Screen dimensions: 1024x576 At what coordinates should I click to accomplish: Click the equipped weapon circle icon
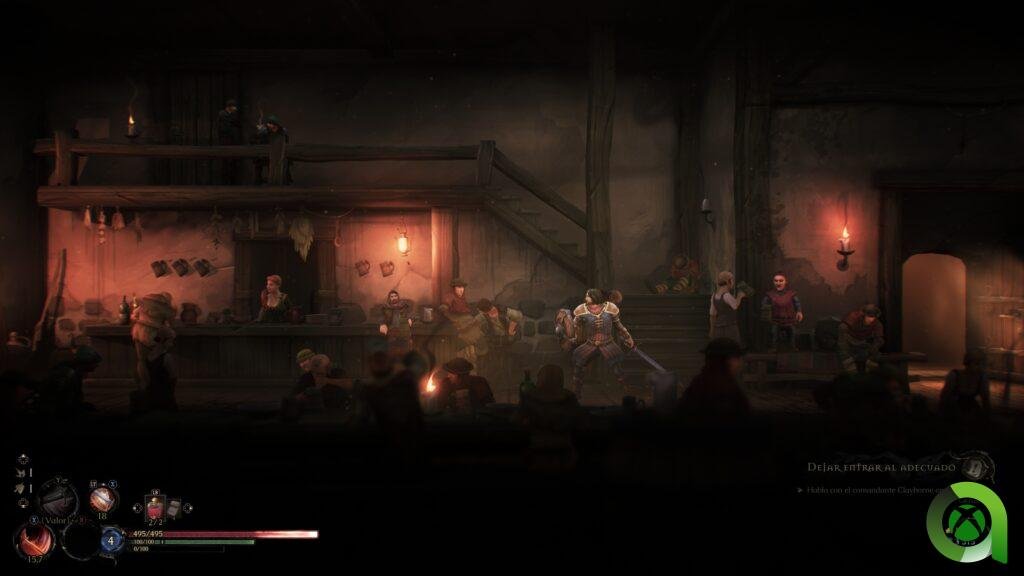pyautogui.click(x=57, y=499)
